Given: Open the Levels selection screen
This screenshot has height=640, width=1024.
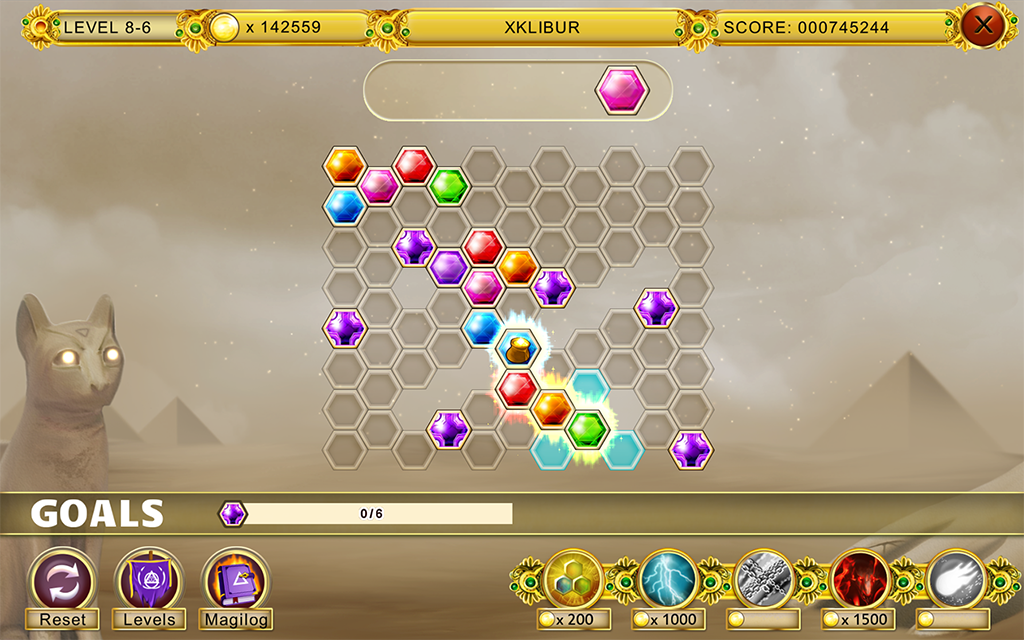Looking at the screenshot, I should 149,581.
